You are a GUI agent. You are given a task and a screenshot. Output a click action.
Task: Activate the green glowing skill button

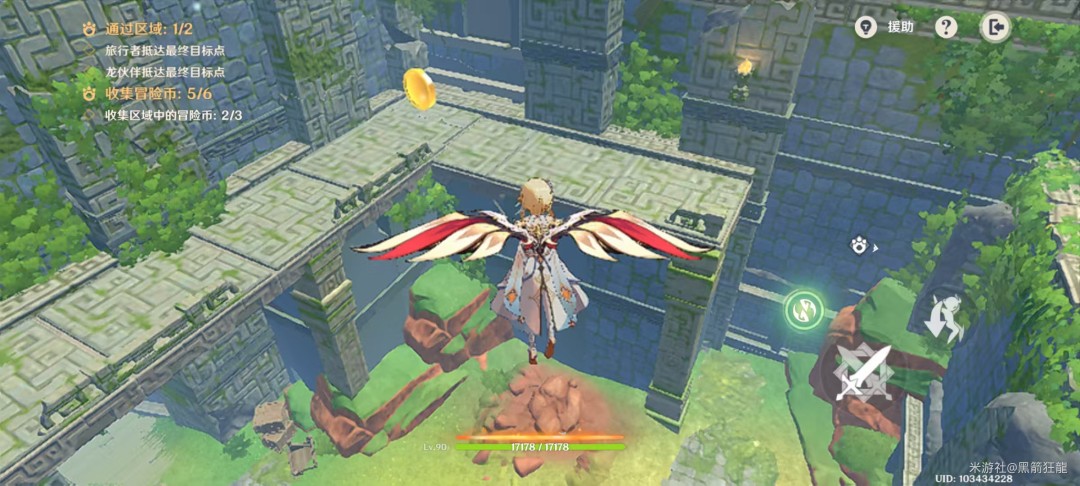(x=802, y=309)
